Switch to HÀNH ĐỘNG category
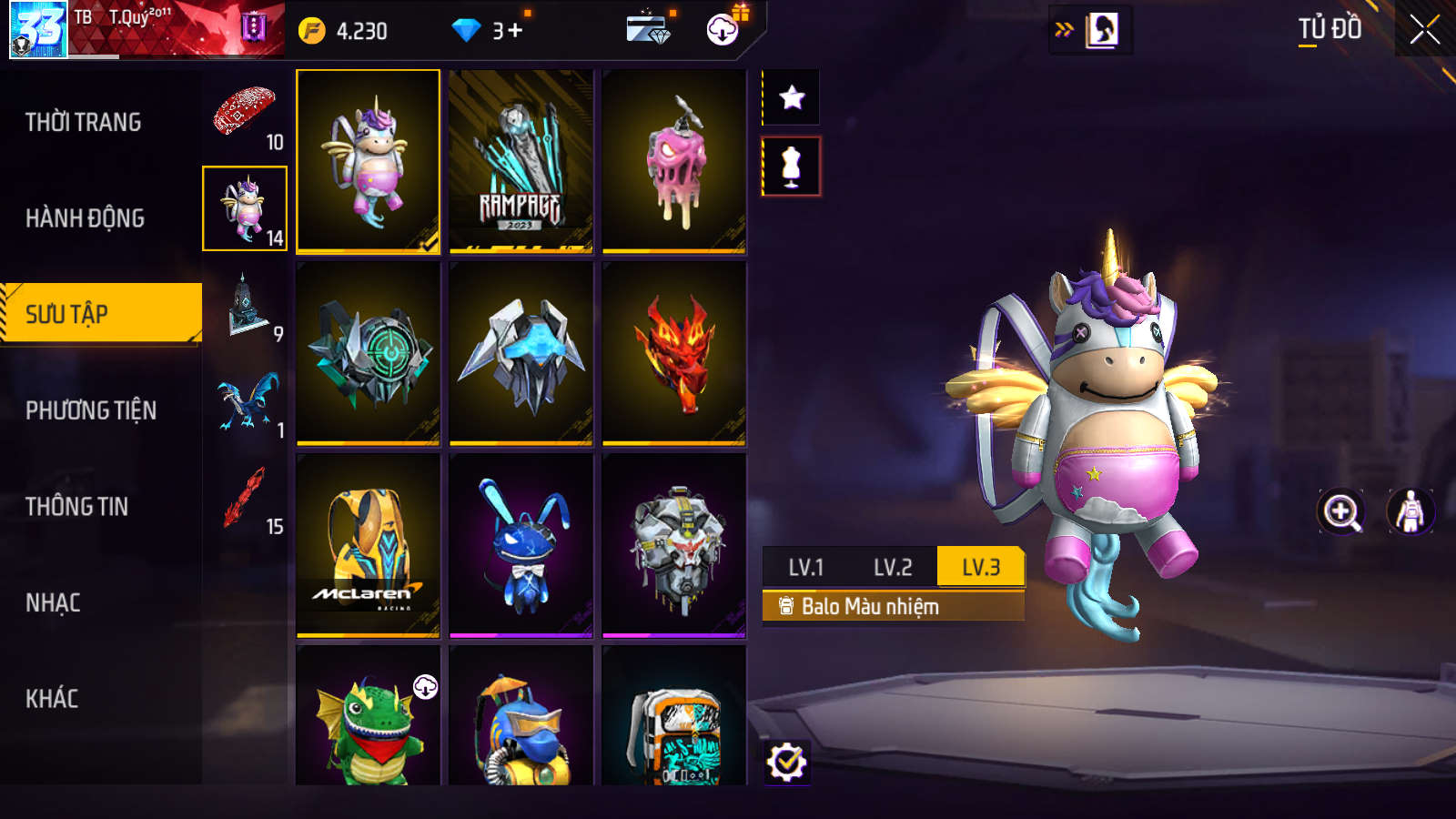 [x=85, y=218]
